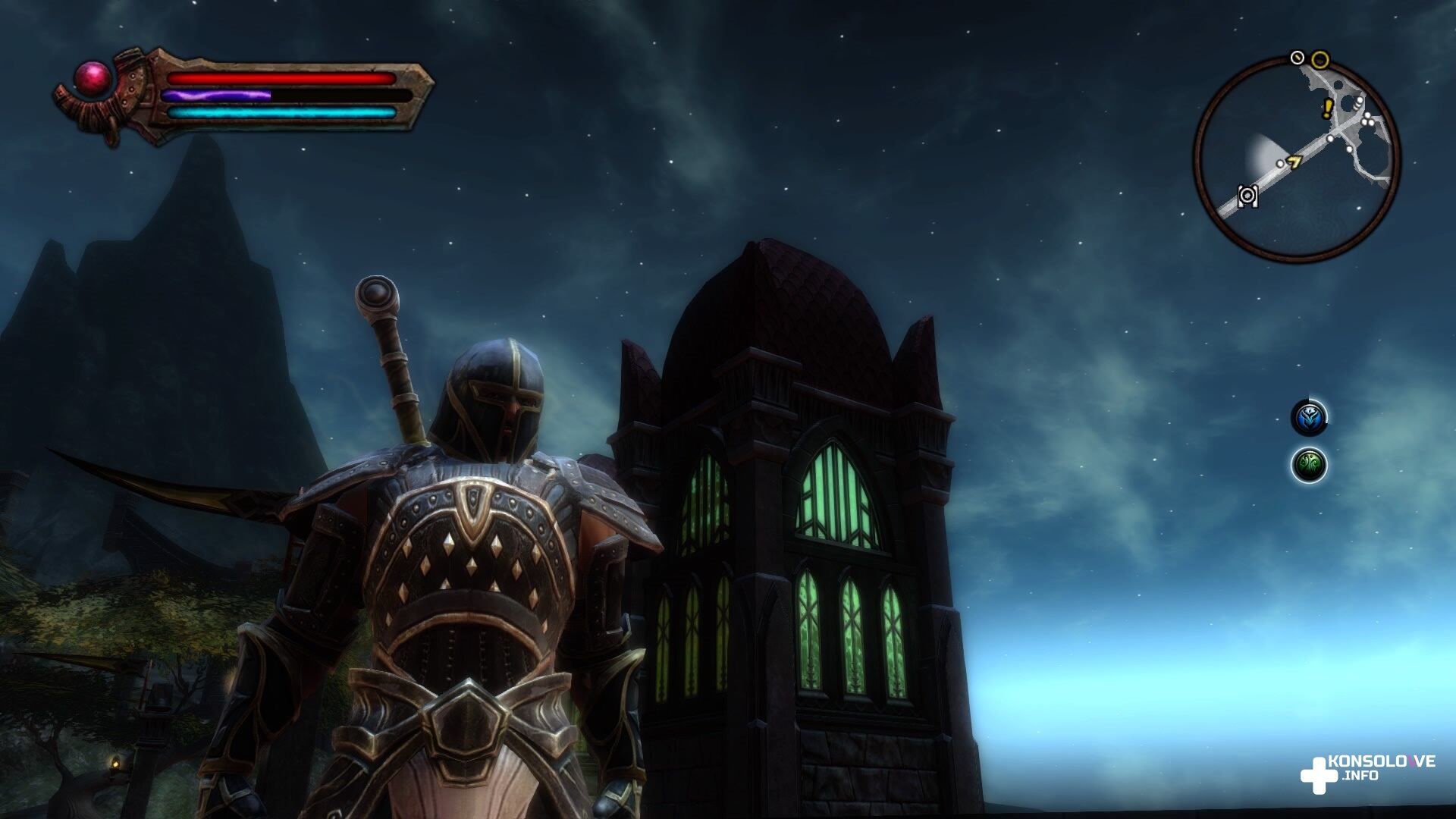Image resolution: width=1456 pixels, height=819 pixels.
Task: Select the yellow ring marker atop the minimap
Action: 1320,59
